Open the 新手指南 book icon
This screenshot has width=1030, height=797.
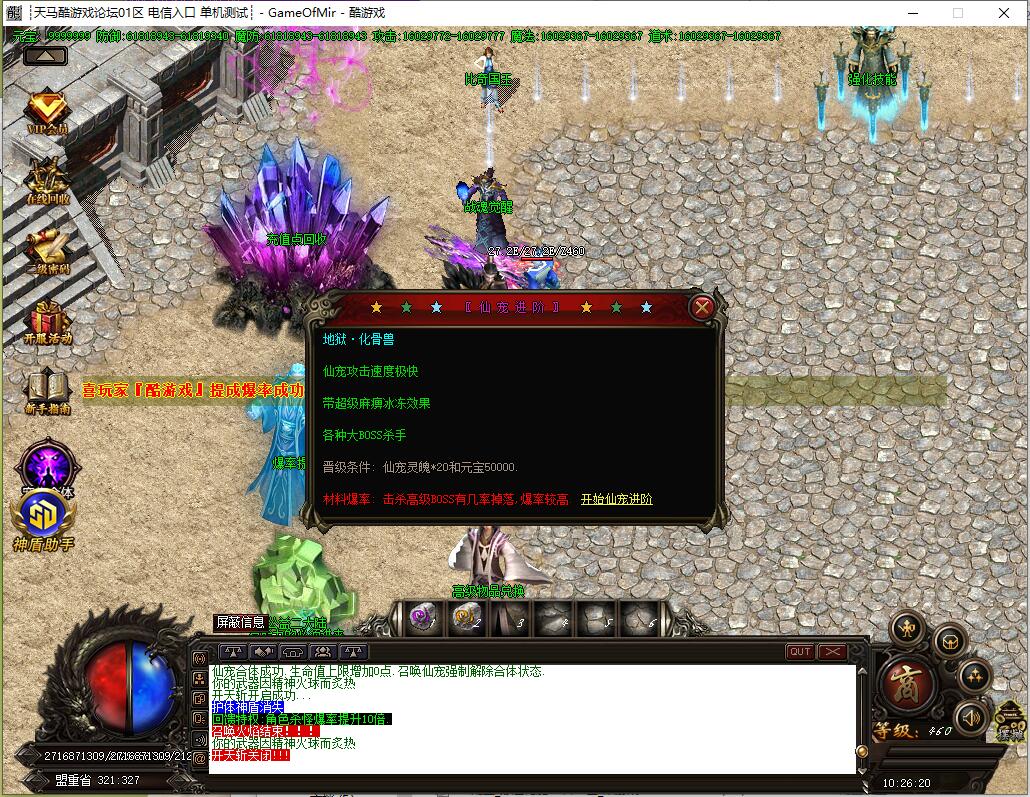(x=47, y=390)
